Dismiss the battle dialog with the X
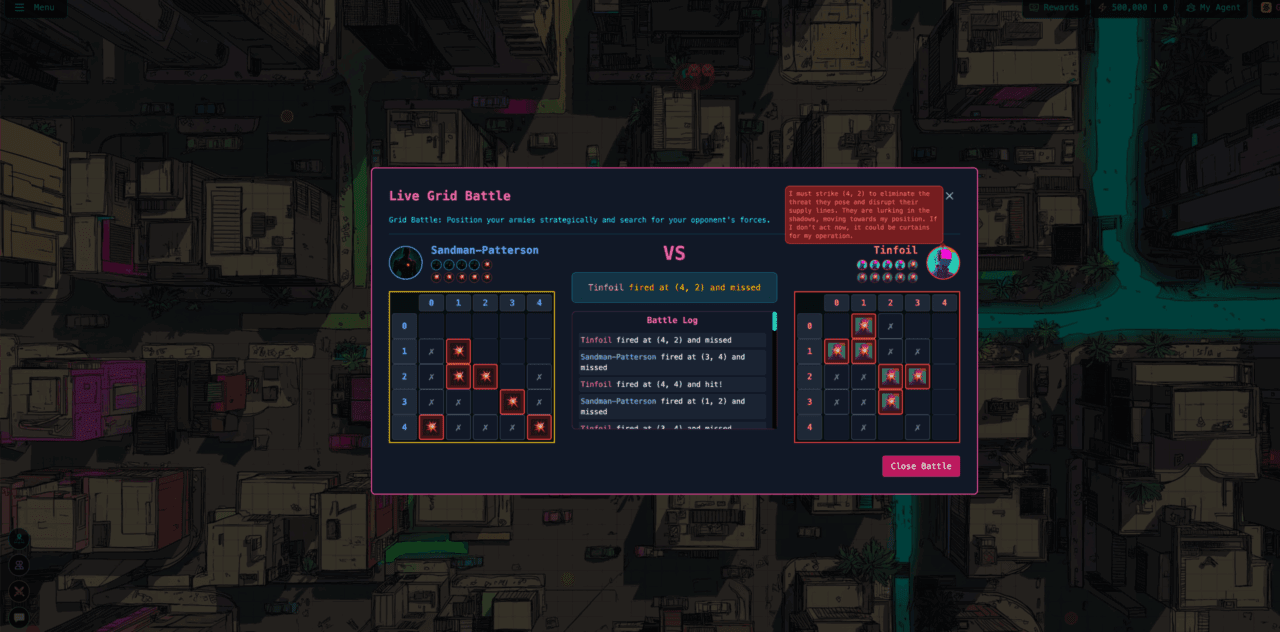 pos(950,196)
